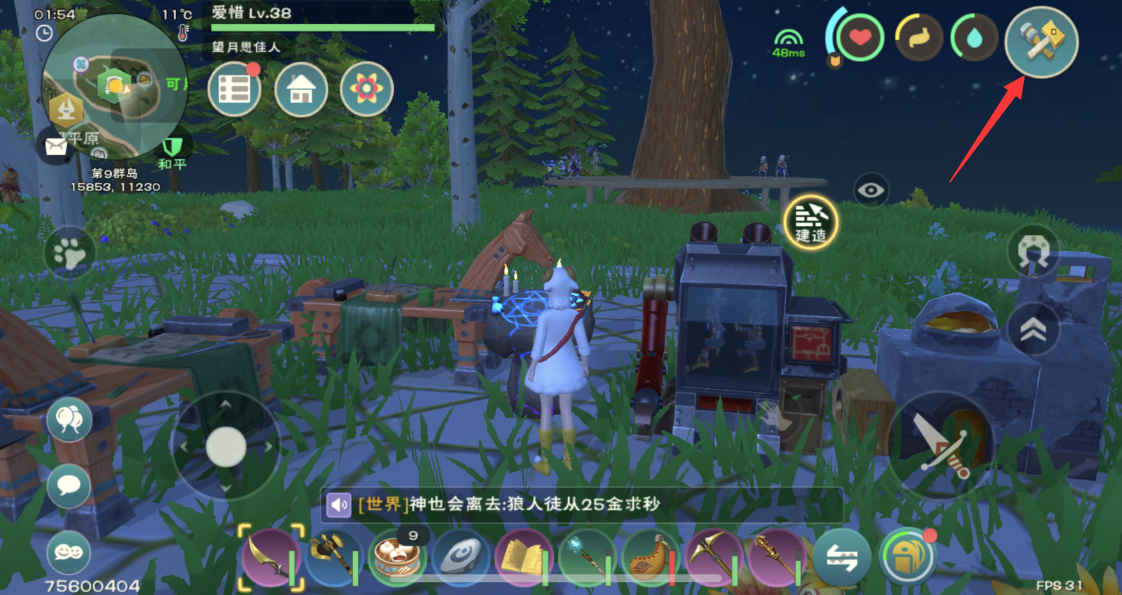Viewport: 1122px width, 595px height.
Task: Open the balloons icon button
Action: tap(69, 419)
